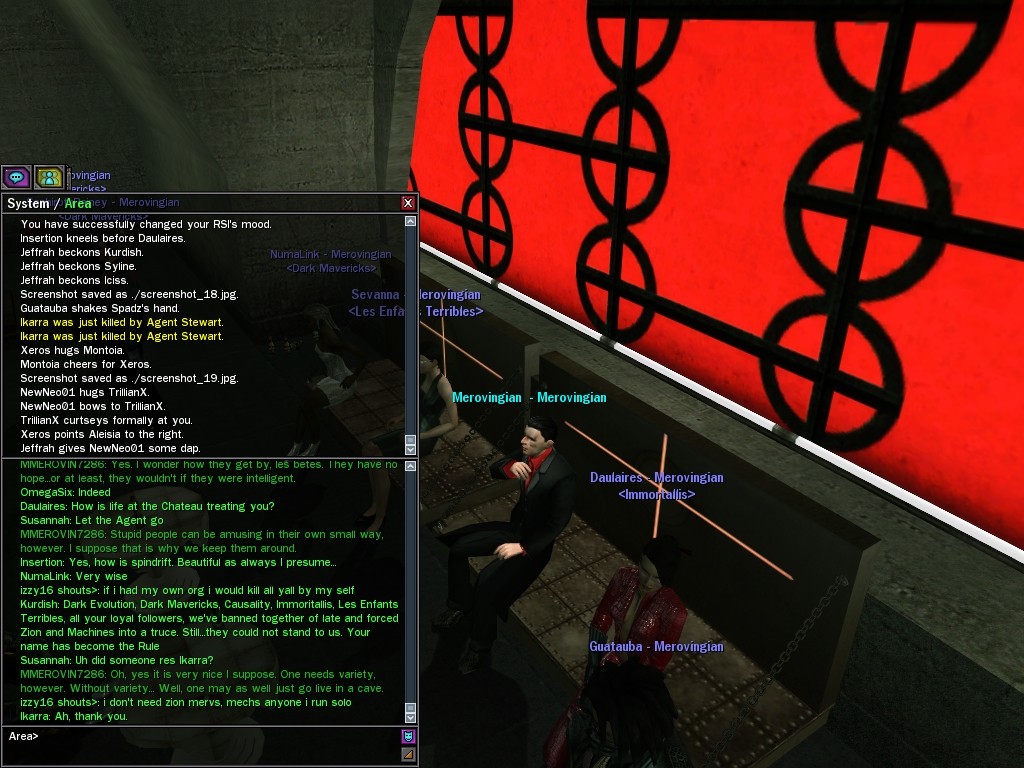The width and height of the screenshot is (1024, 768).
Task: Click the orange triangle resize button
Action: tap(408, 755)
